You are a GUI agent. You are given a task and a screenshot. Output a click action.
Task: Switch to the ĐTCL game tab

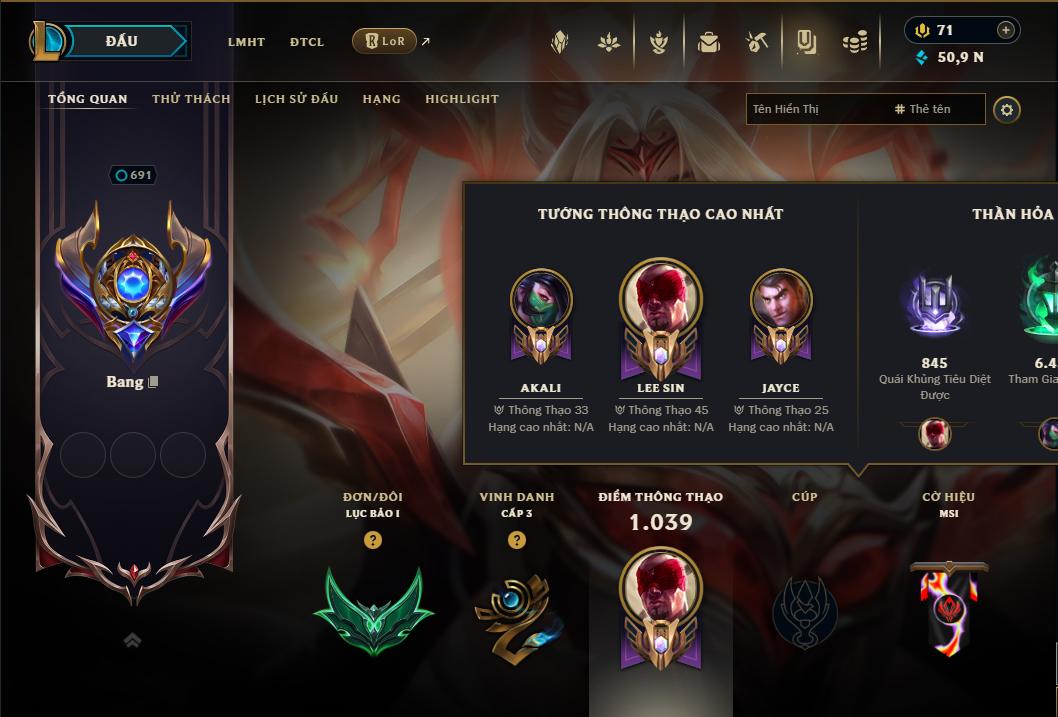click(307, 42)
